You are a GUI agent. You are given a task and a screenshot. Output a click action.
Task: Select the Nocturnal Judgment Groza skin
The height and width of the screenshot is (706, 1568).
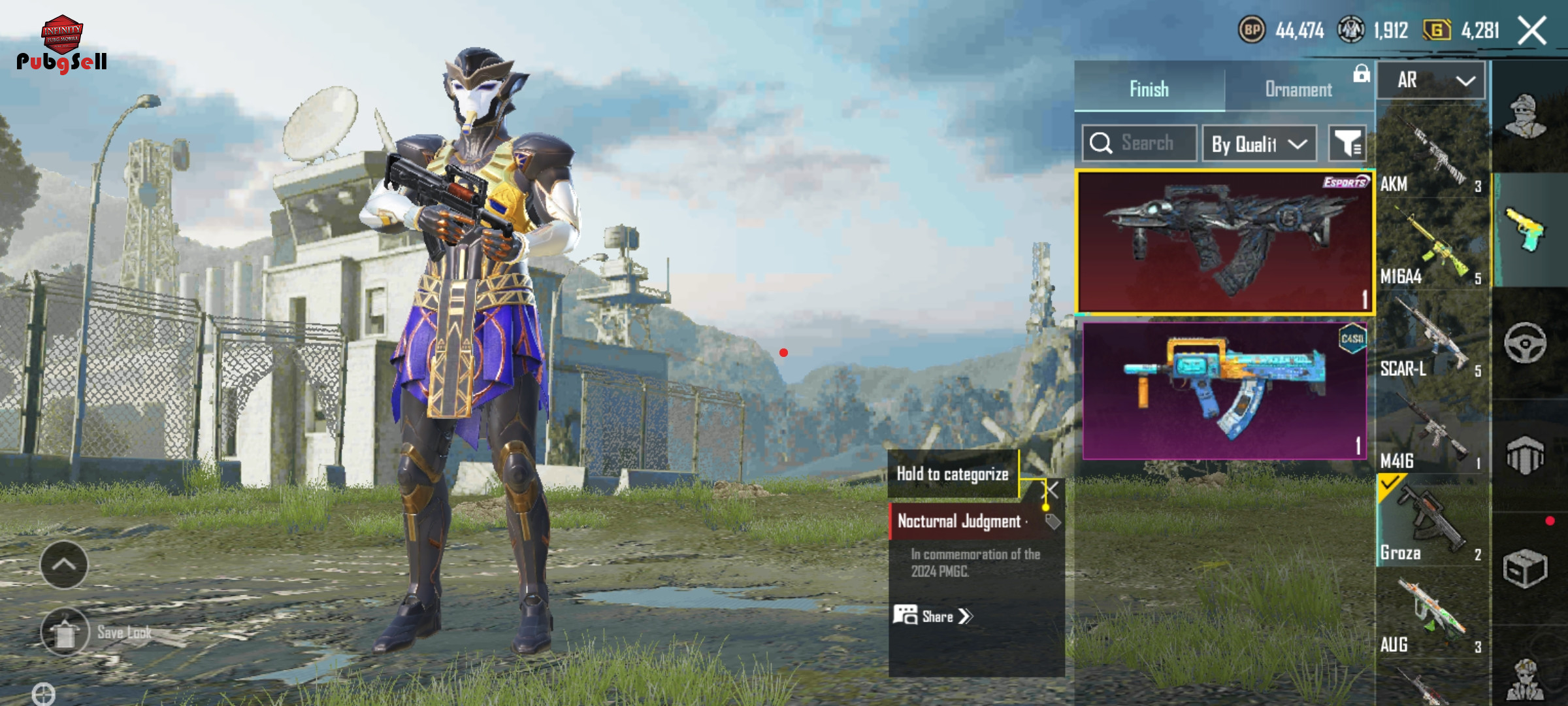[1224, 243]
